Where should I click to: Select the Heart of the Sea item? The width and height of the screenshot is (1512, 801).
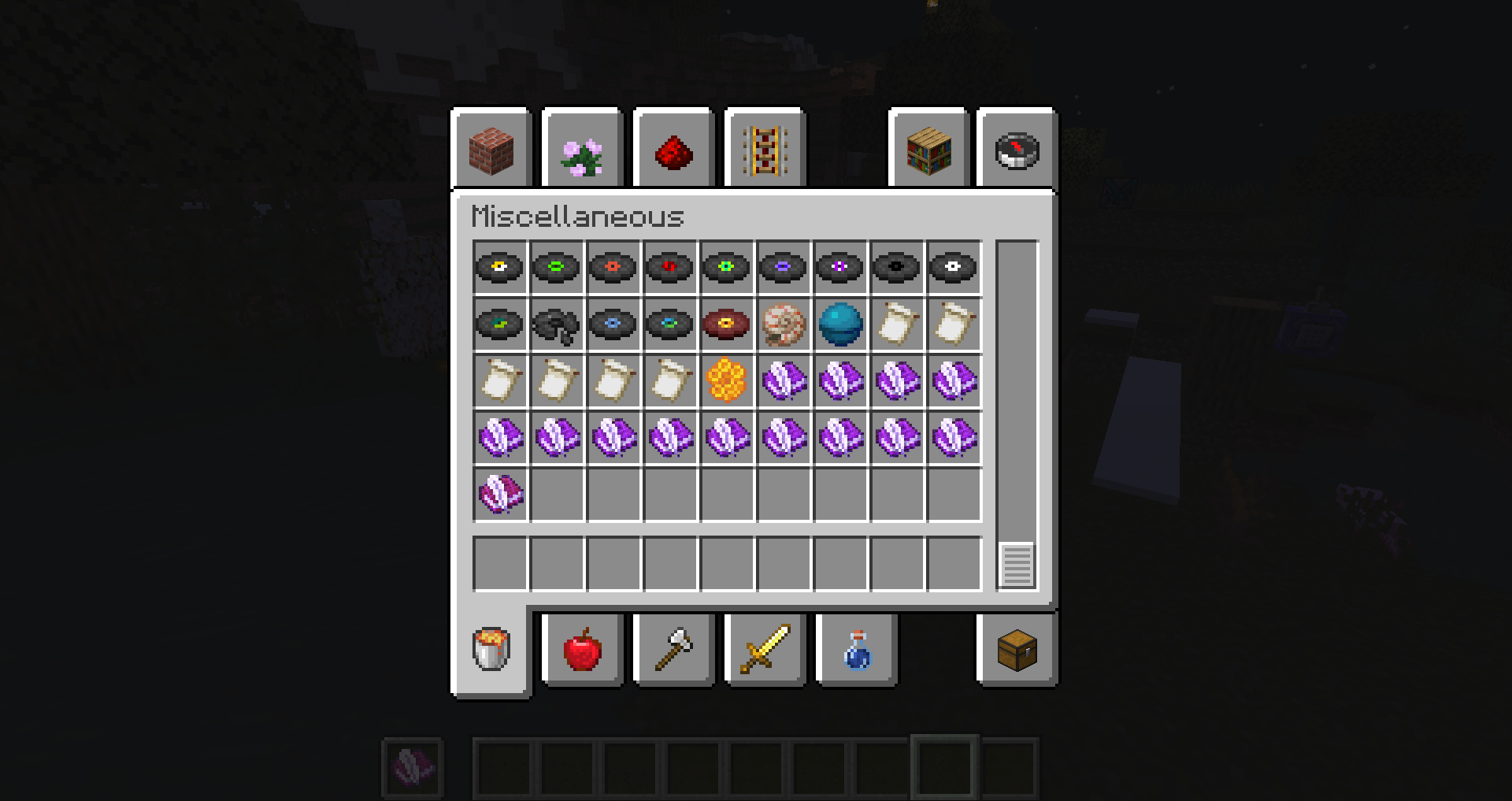[840, 324]
